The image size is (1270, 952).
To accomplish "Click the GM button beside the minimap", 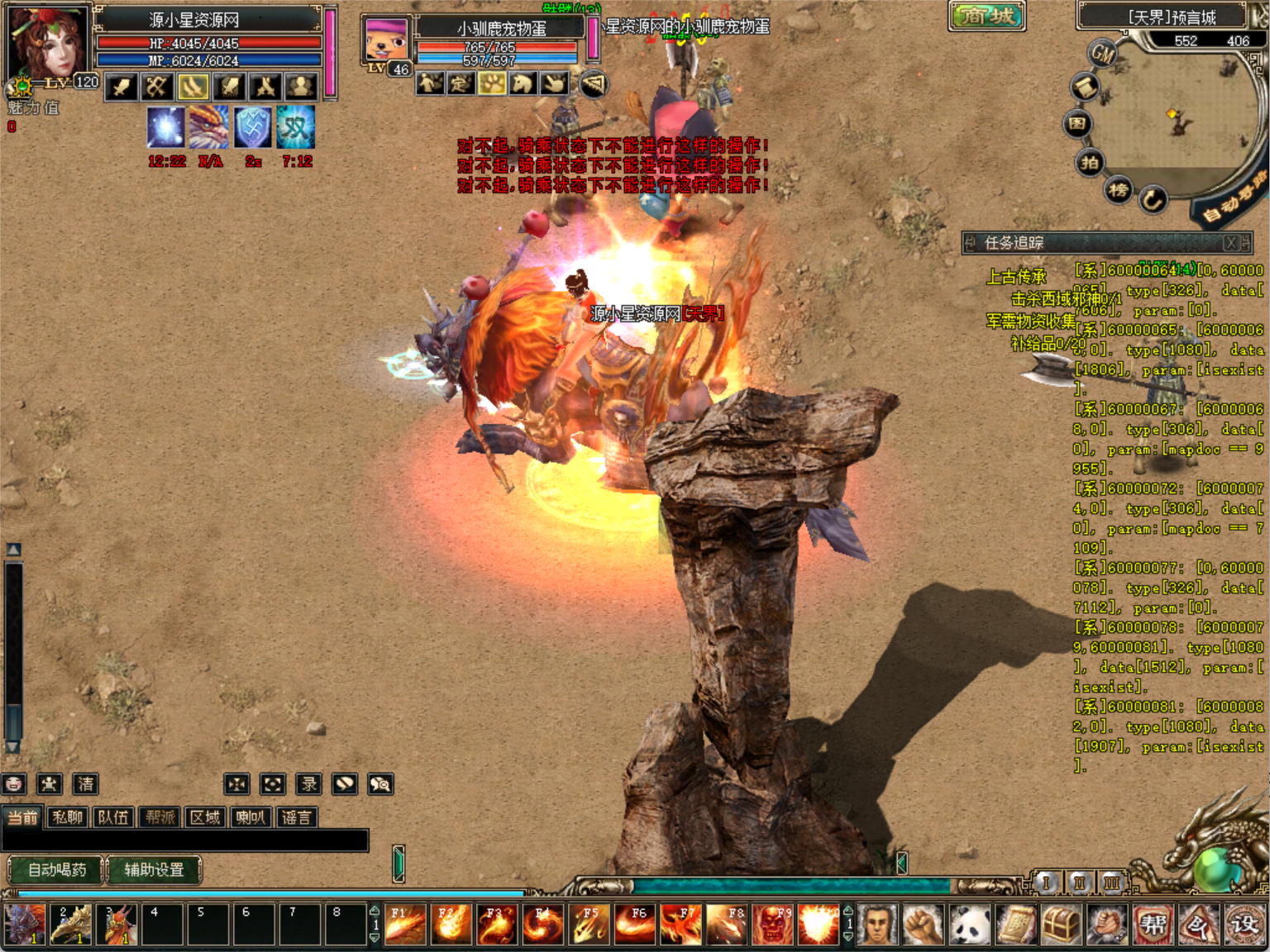I will pos(1103,55).
